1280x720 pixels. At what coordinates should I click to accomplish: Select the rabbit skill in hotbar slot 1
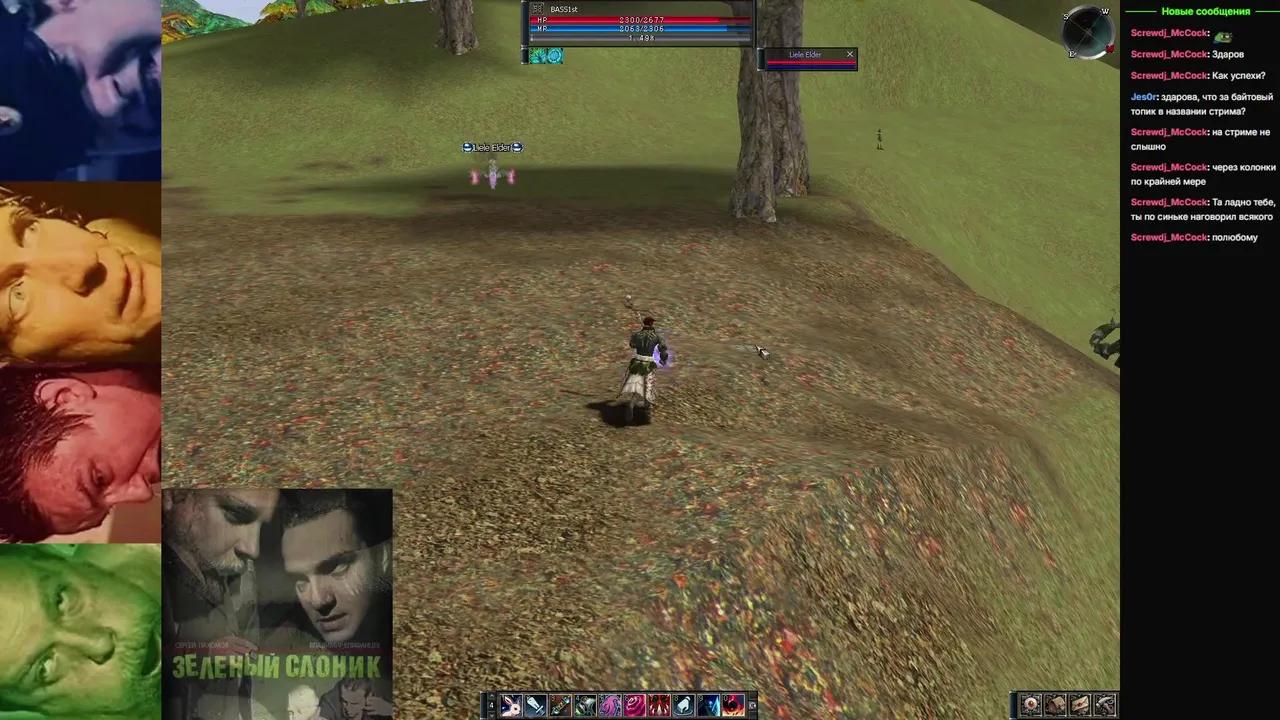tap(511, 706)
